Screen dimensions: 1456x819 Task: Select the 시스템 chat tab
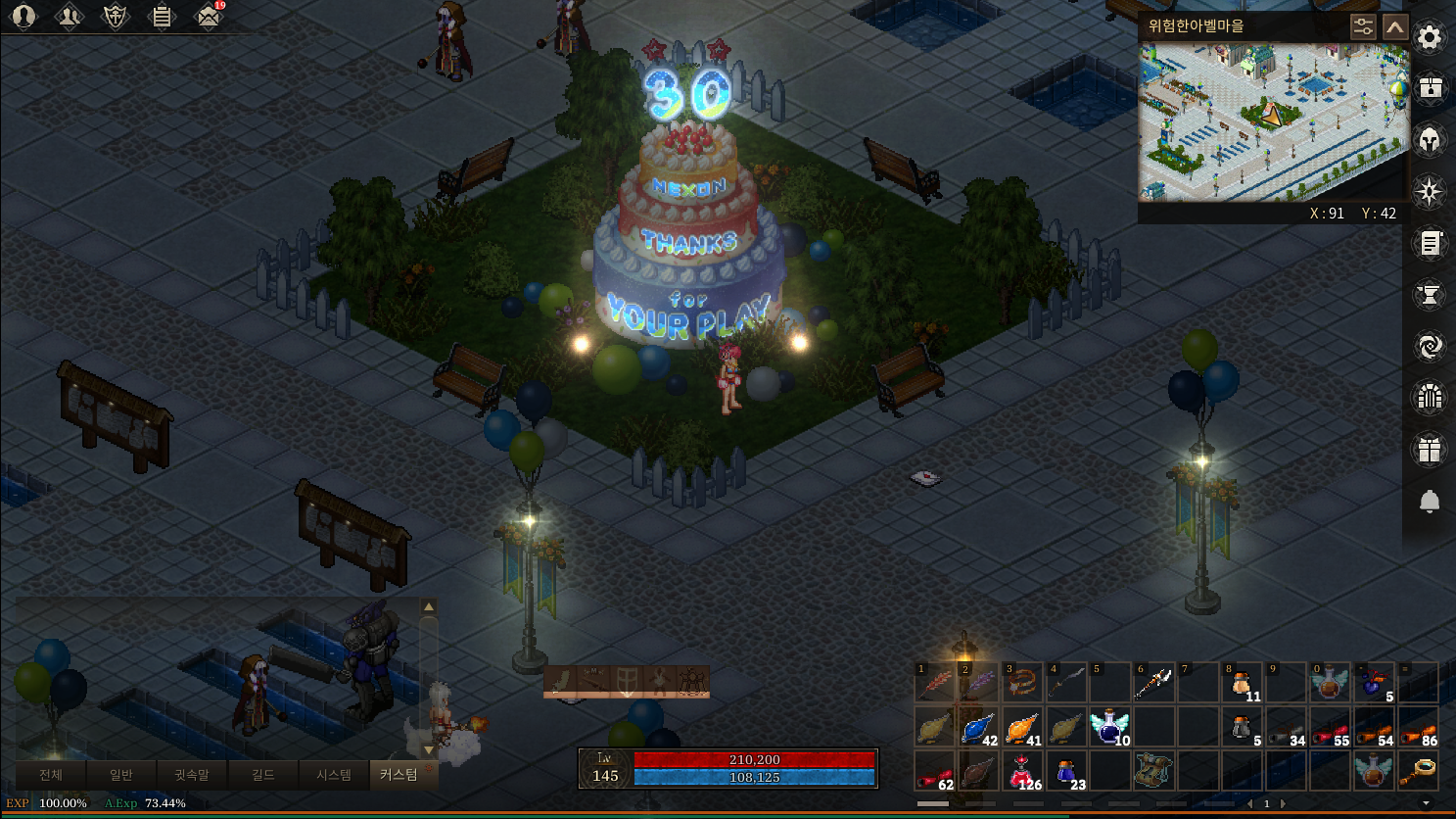point(333,775)
